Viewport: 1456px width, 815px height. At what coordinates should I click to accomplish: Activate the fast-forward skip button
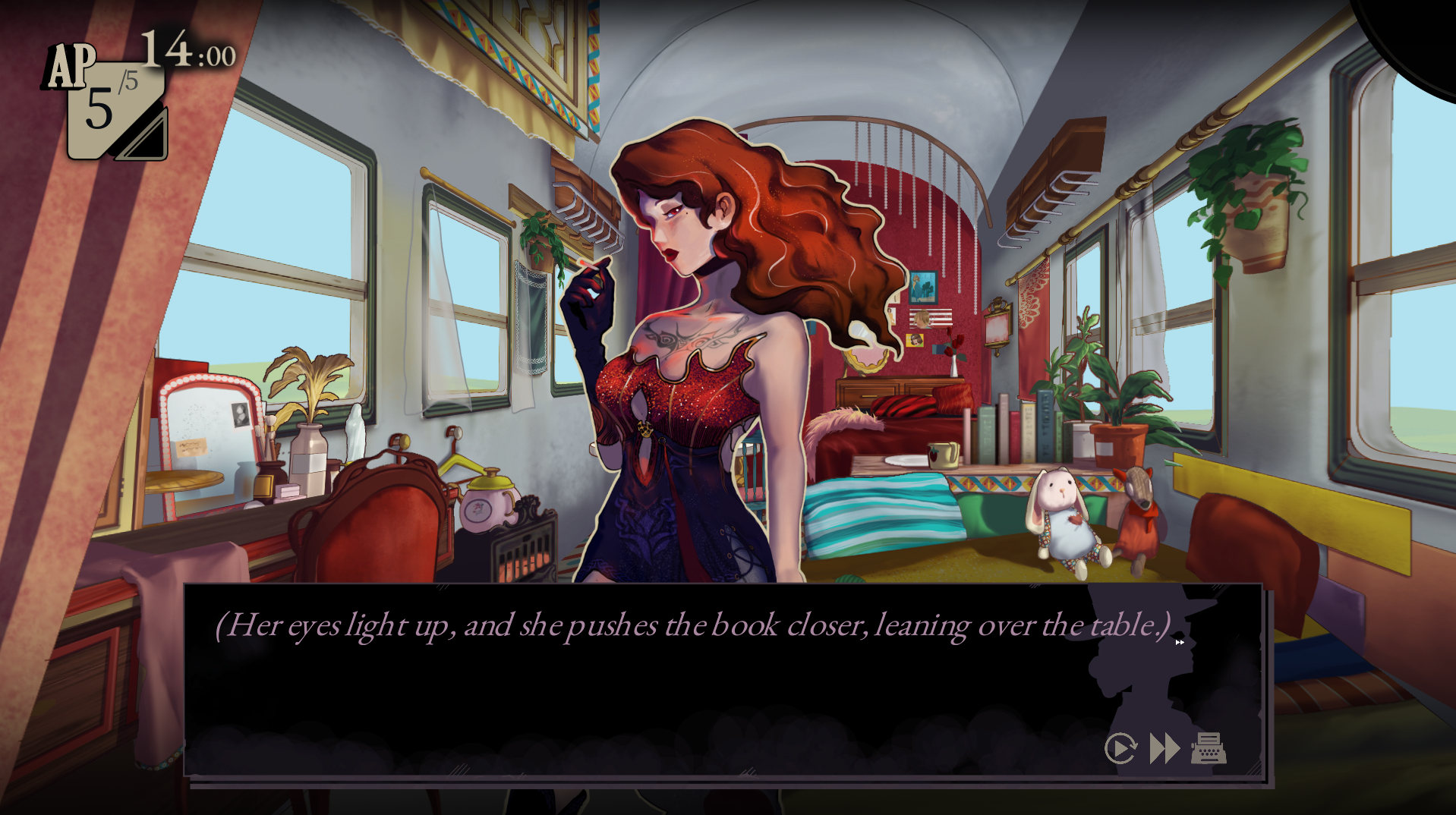[x=1164, y=748]
